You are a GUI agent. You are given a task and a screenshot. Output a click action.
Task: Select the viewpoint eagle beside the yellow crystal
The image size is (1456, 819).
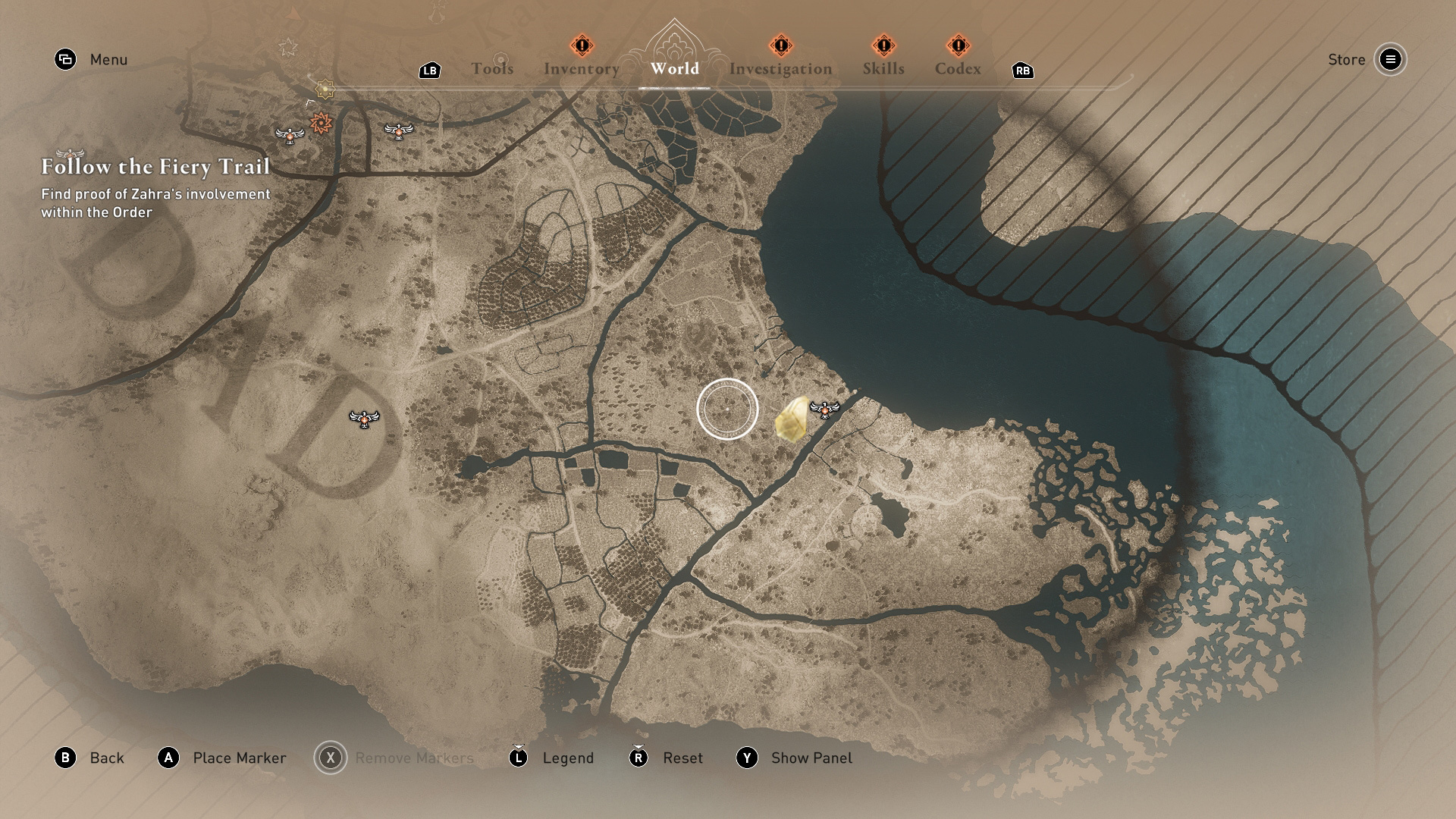(824, 409)
